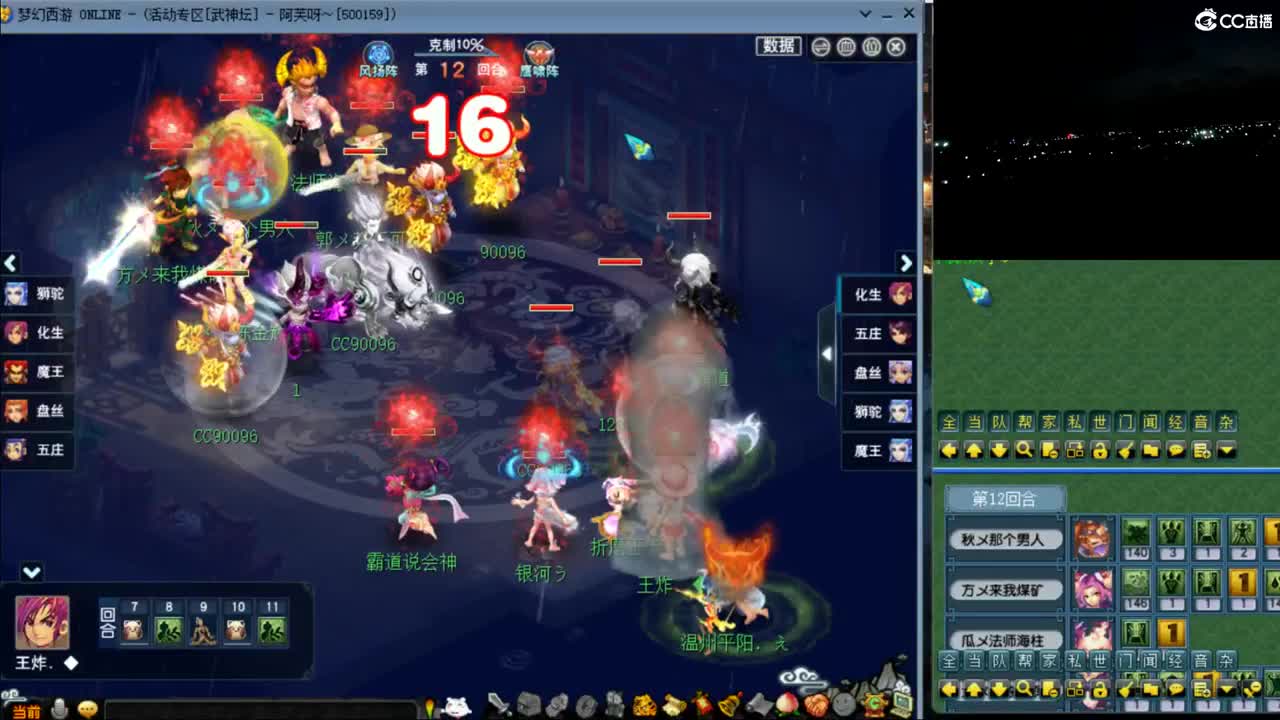This screenshot has height=720, width=1280.
Task: Open the 数据 battle data panel
Action: (x=777, y=46)
